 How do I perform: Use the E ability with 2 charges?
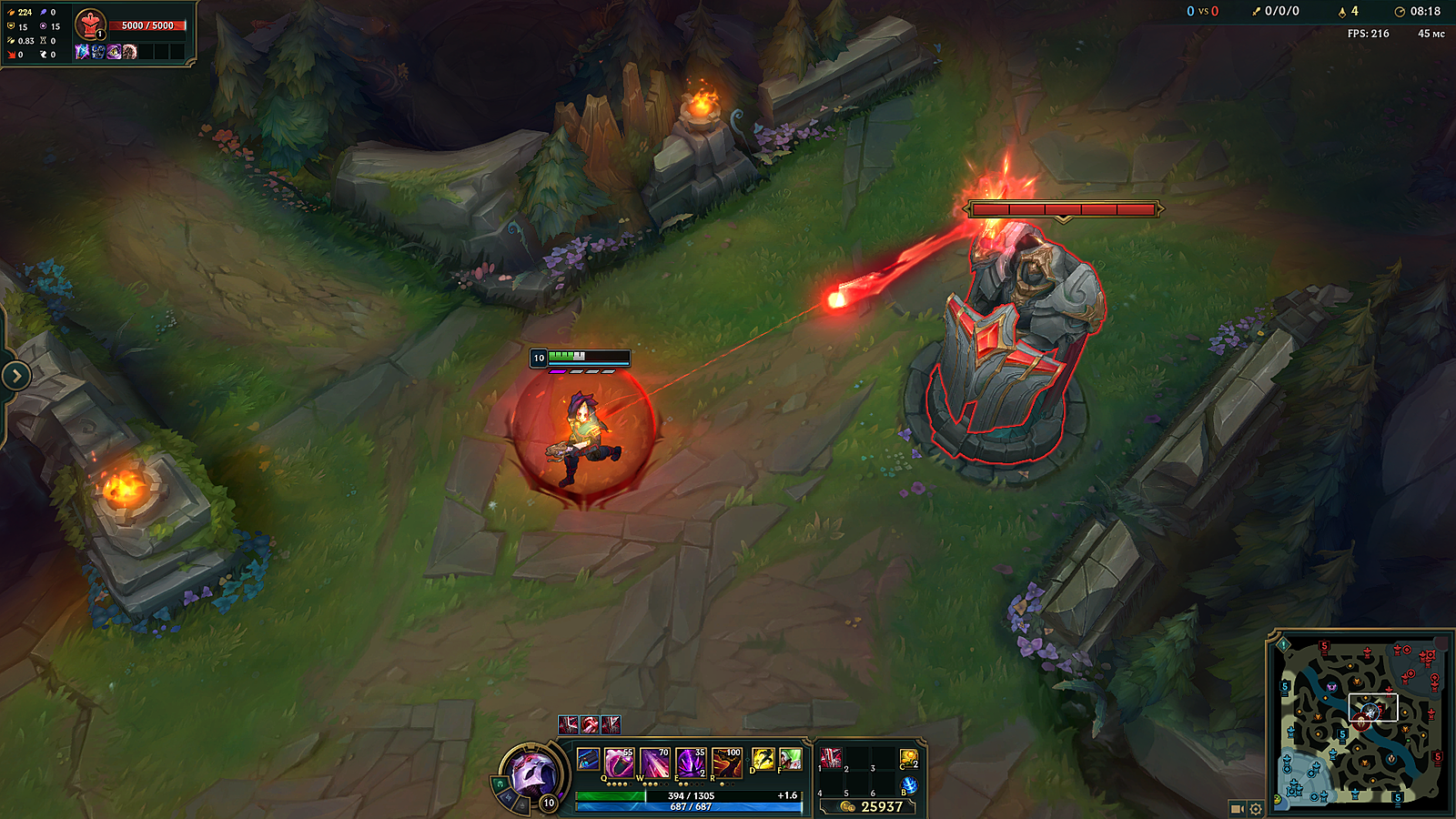691,763
